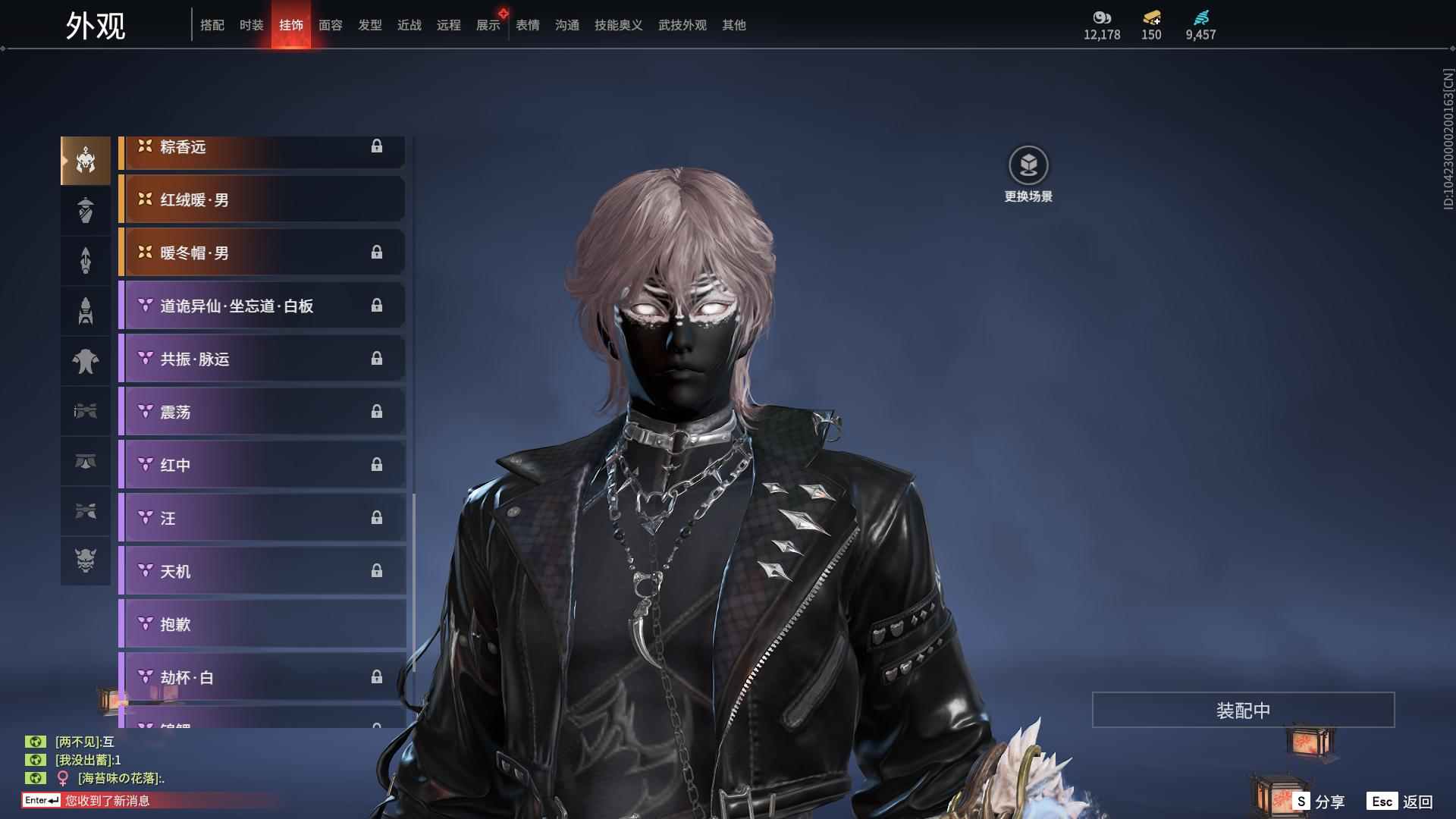Switch to the 搭配 tab
This screenshot has width=1456, height=819.
pos(212,25)
